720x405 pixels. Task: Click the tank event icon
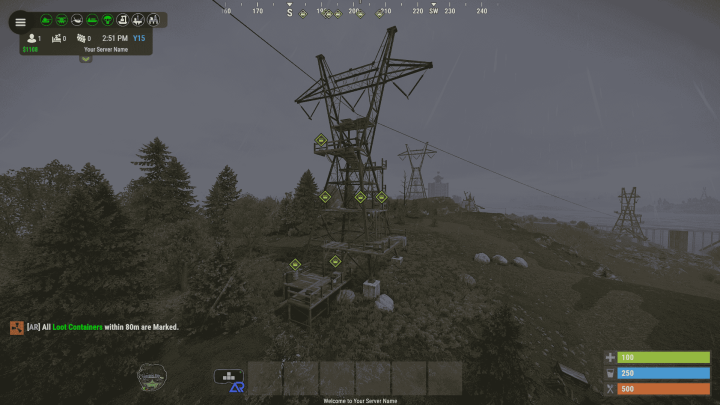[46, 20]
